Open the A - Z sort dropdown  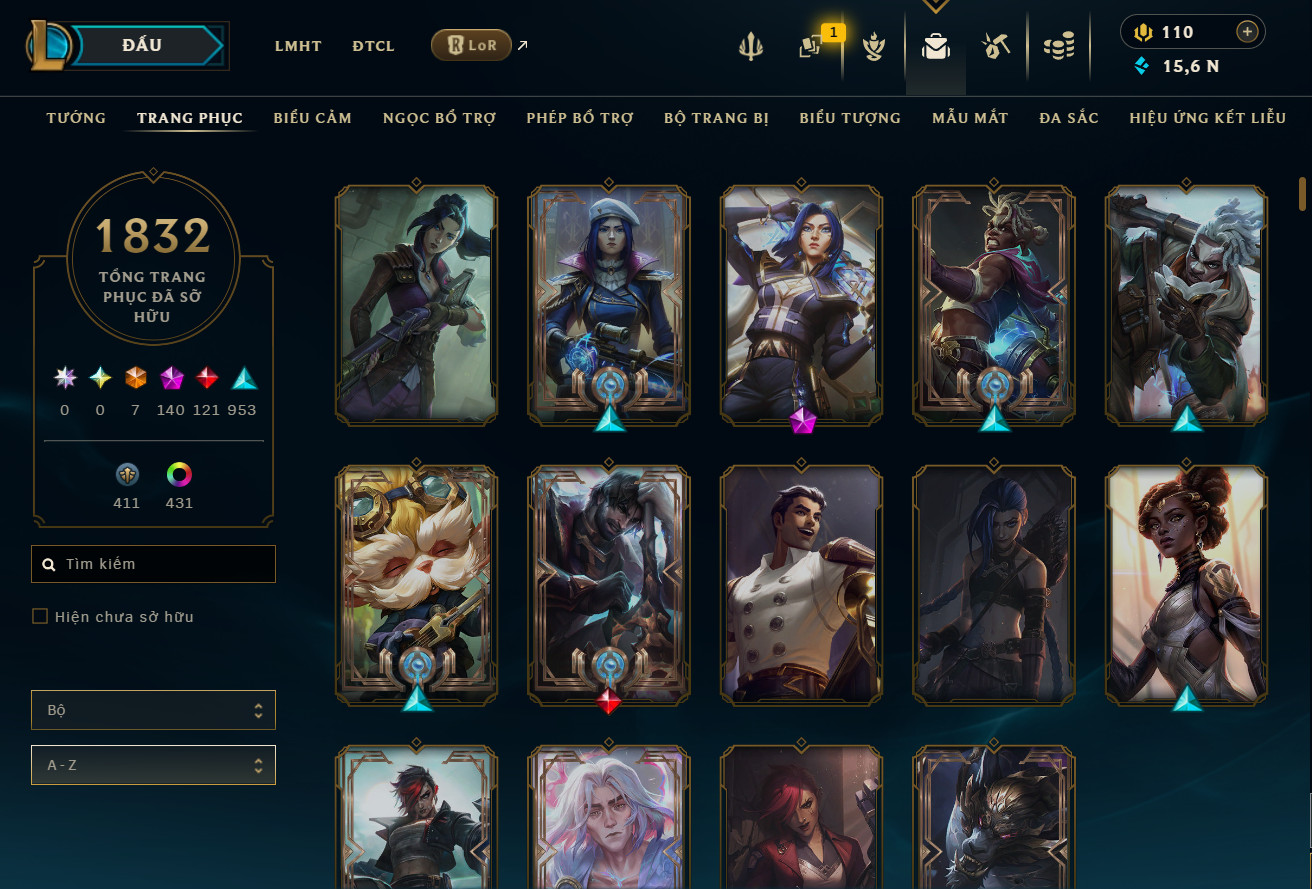[x=153, y=765]
